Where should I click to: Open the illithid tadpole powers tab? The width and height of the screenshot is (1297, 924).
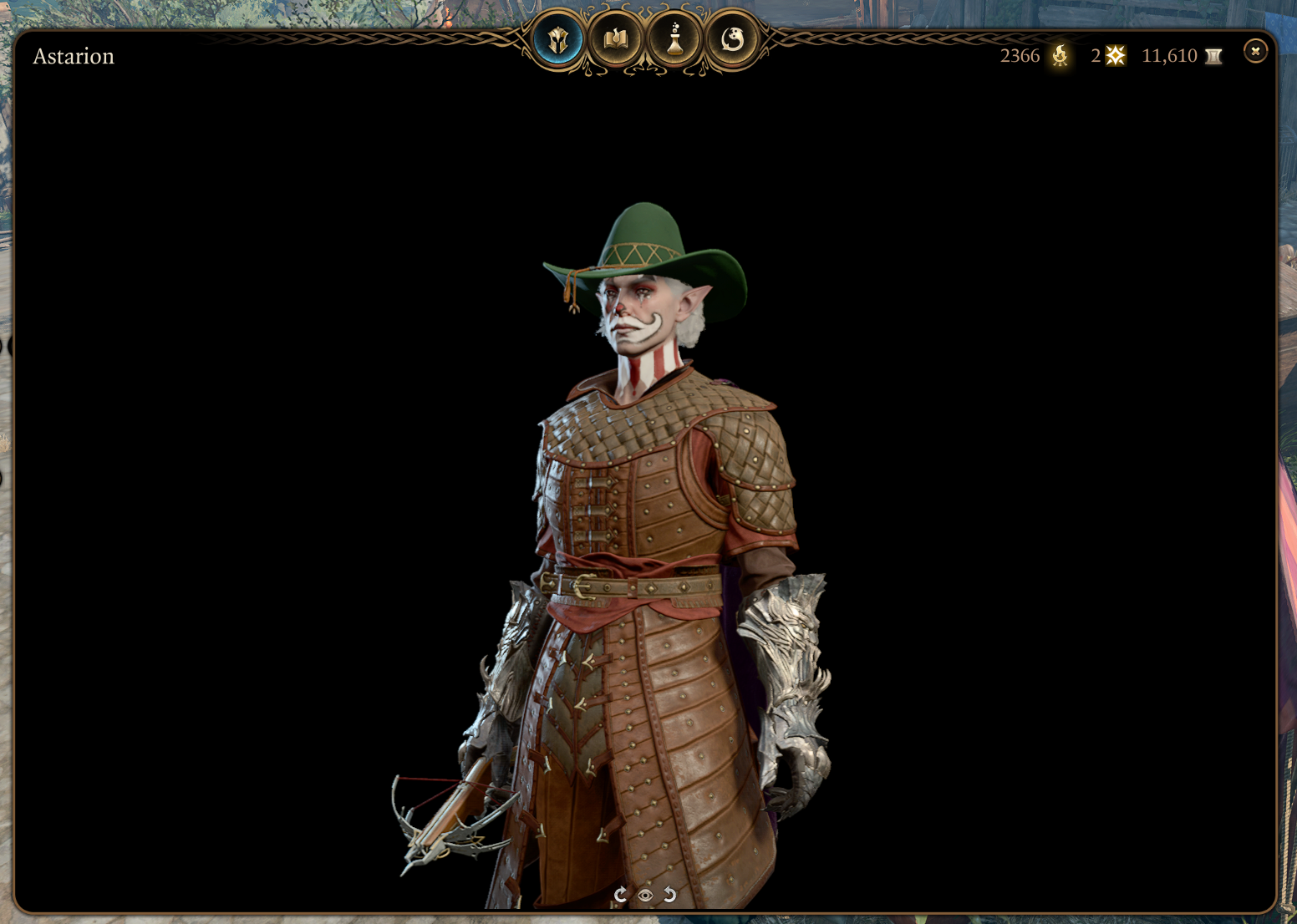[732, 39]
